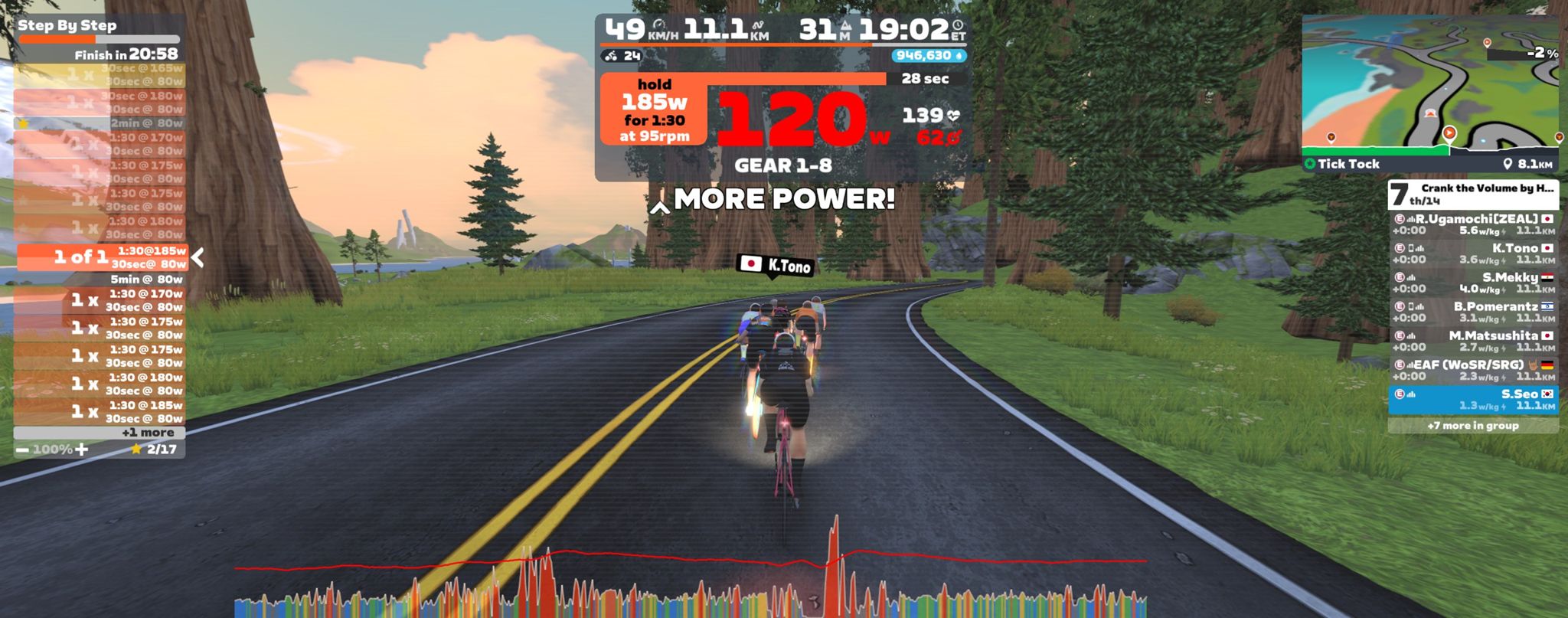Decrease workout intensity with the minus button

click(22, 450)
